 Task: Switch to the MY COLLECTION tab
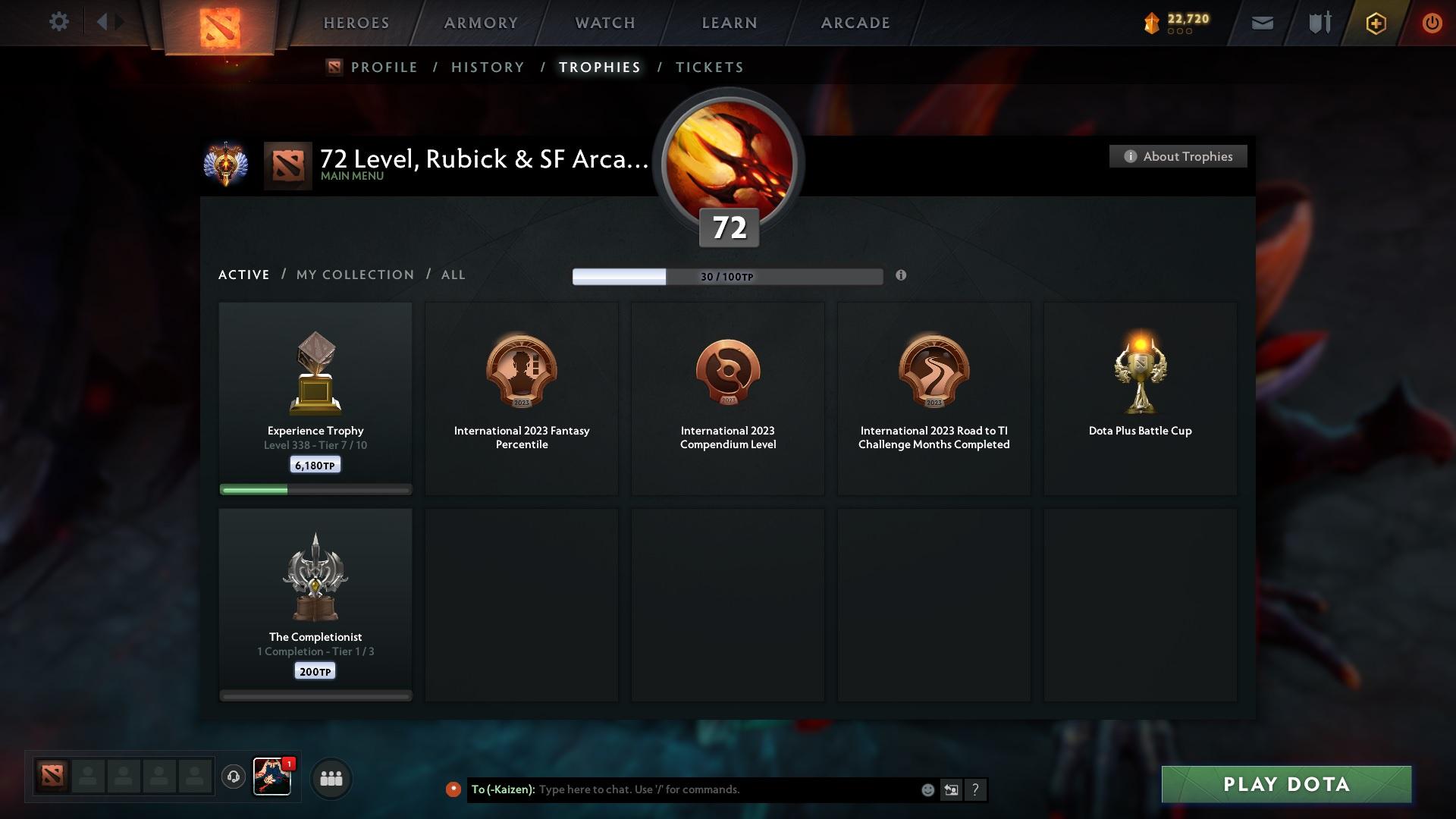pos(354,275)
